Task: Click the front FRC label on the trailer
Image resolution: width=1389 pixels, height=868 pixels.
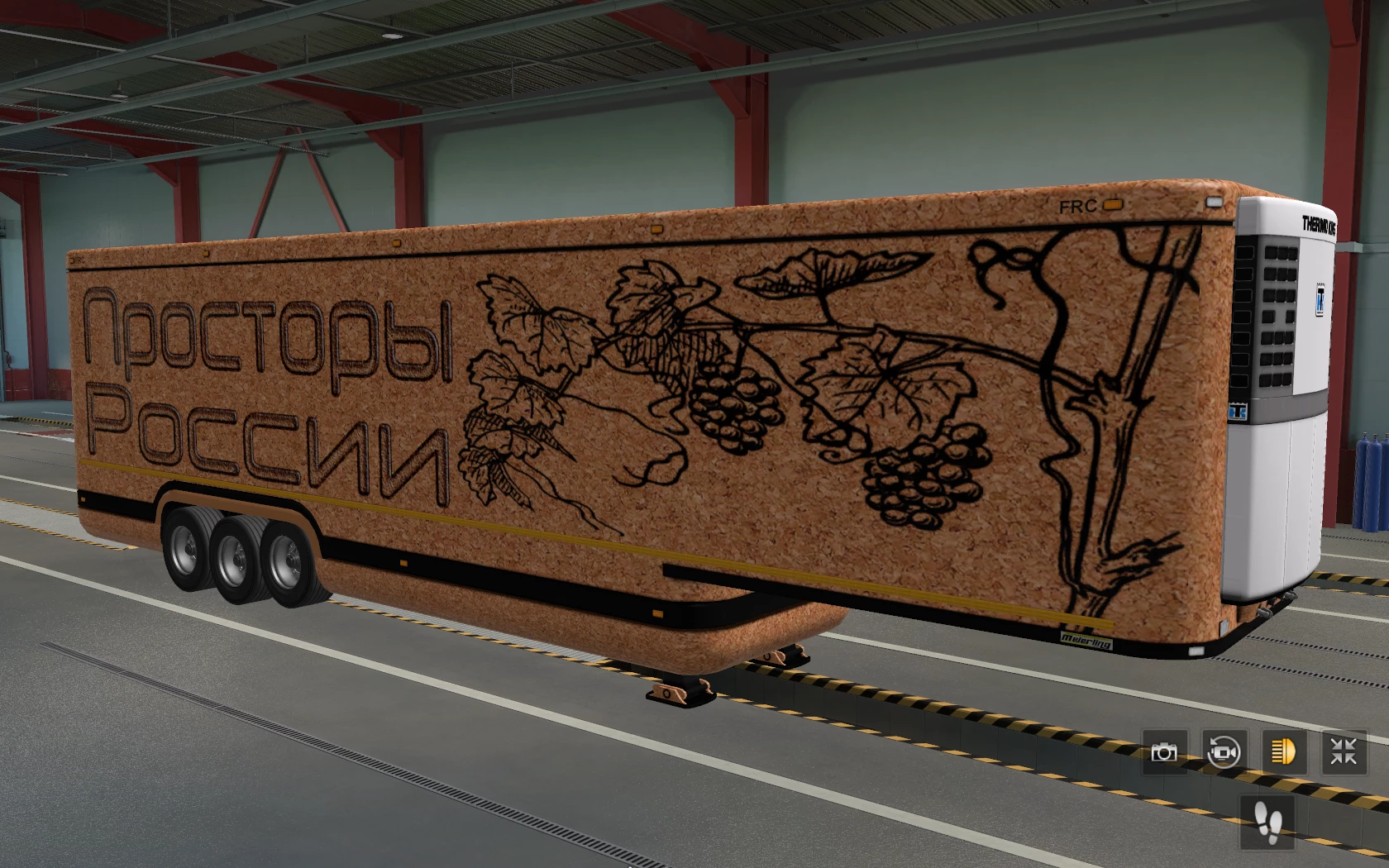Action: coord(80,260)
